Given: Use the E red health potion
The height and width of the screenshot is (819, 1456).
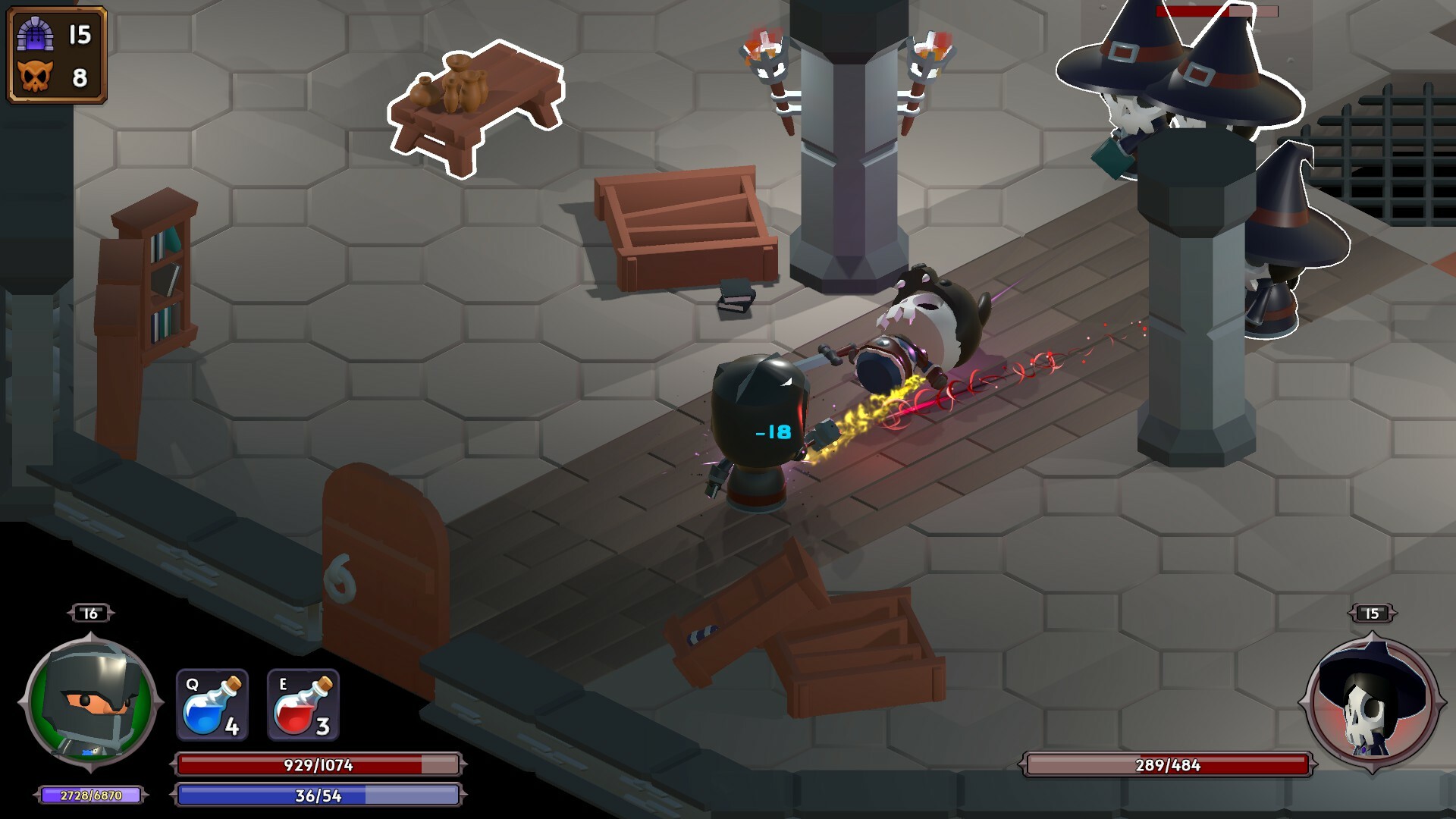Looking at the screenshot, I should (303, 705).
